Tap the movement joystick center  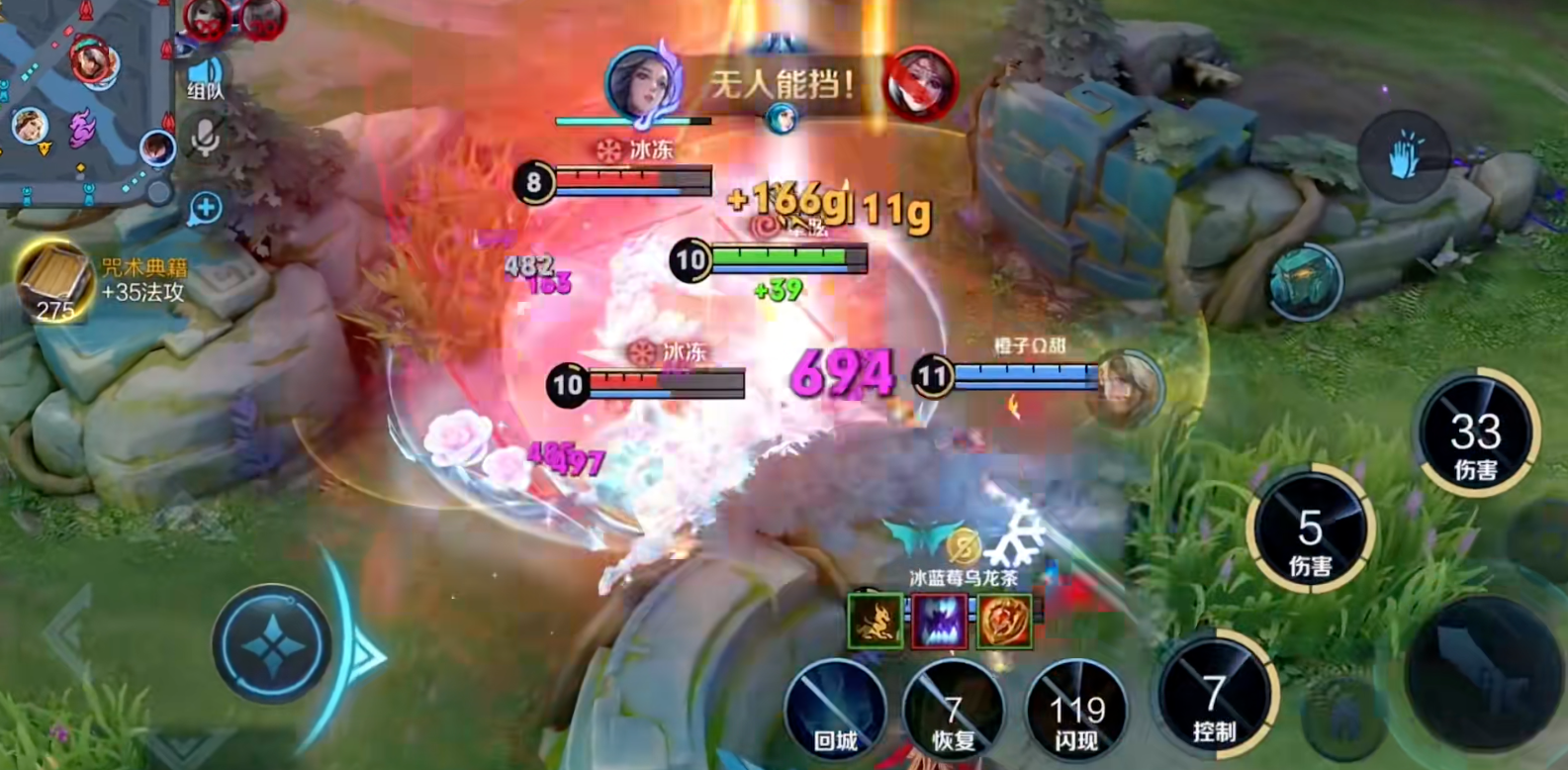pyautogui.click(x=272, y=644)
